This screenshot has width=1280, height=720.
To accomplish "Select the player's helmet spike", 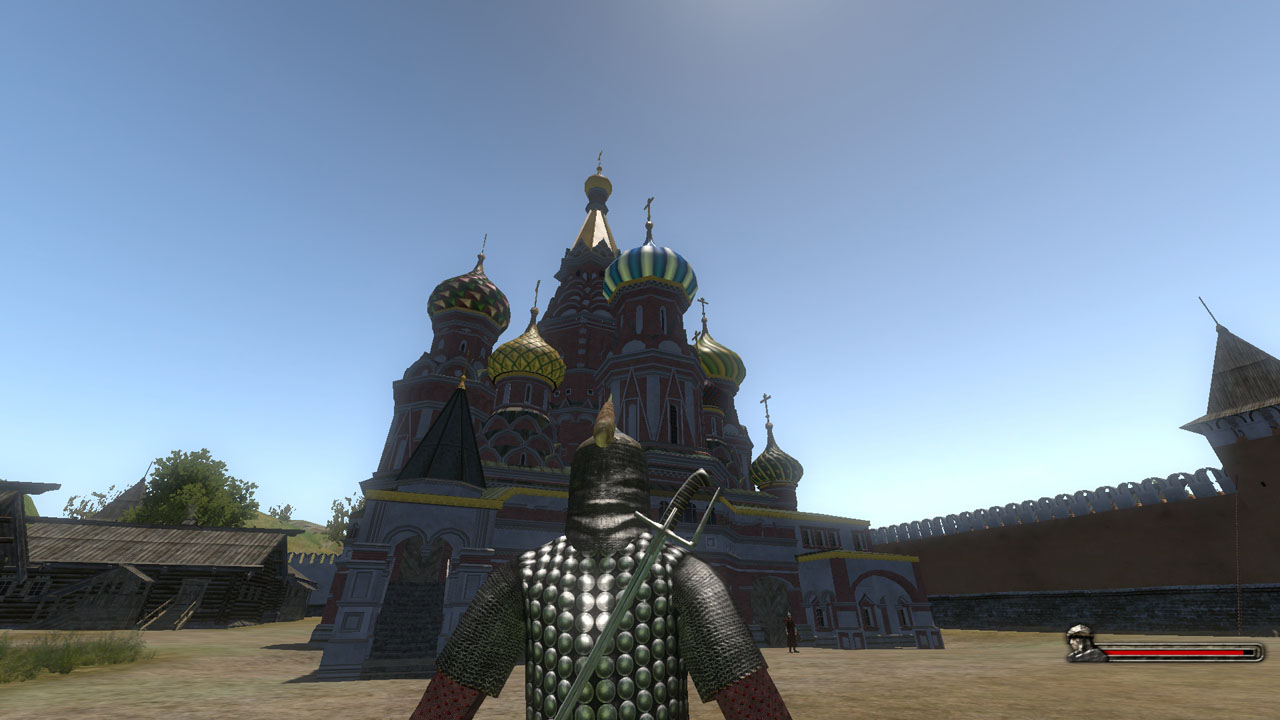I will [607, 420].
